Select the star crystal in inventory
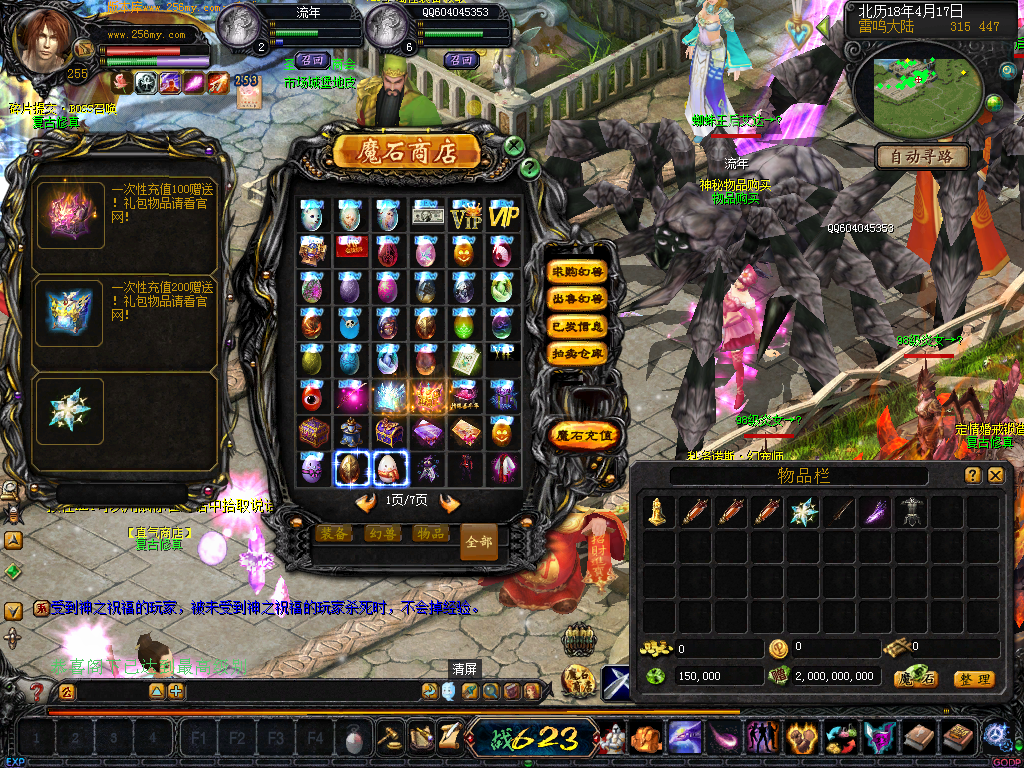 (x=803, y=512)
